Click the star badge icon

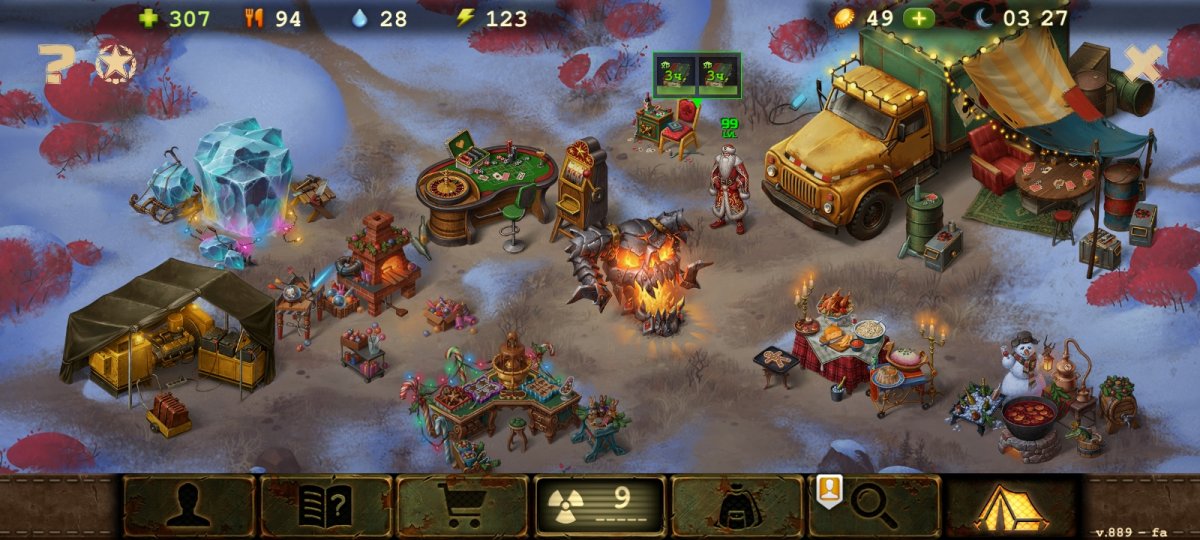coord(116,64)
